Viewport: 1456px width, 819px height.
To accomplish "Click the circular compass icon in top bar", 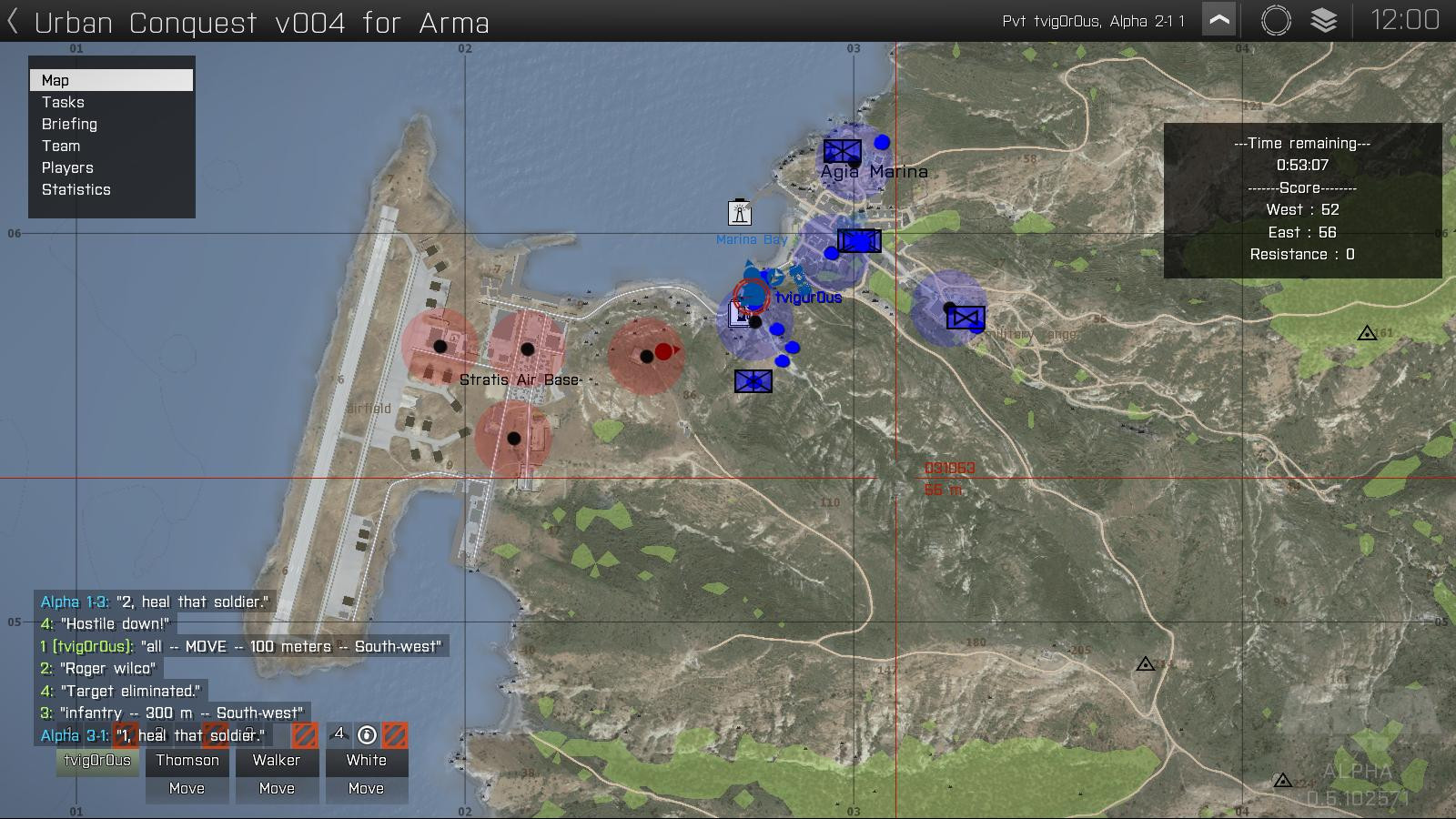I will coord(1276,20).
